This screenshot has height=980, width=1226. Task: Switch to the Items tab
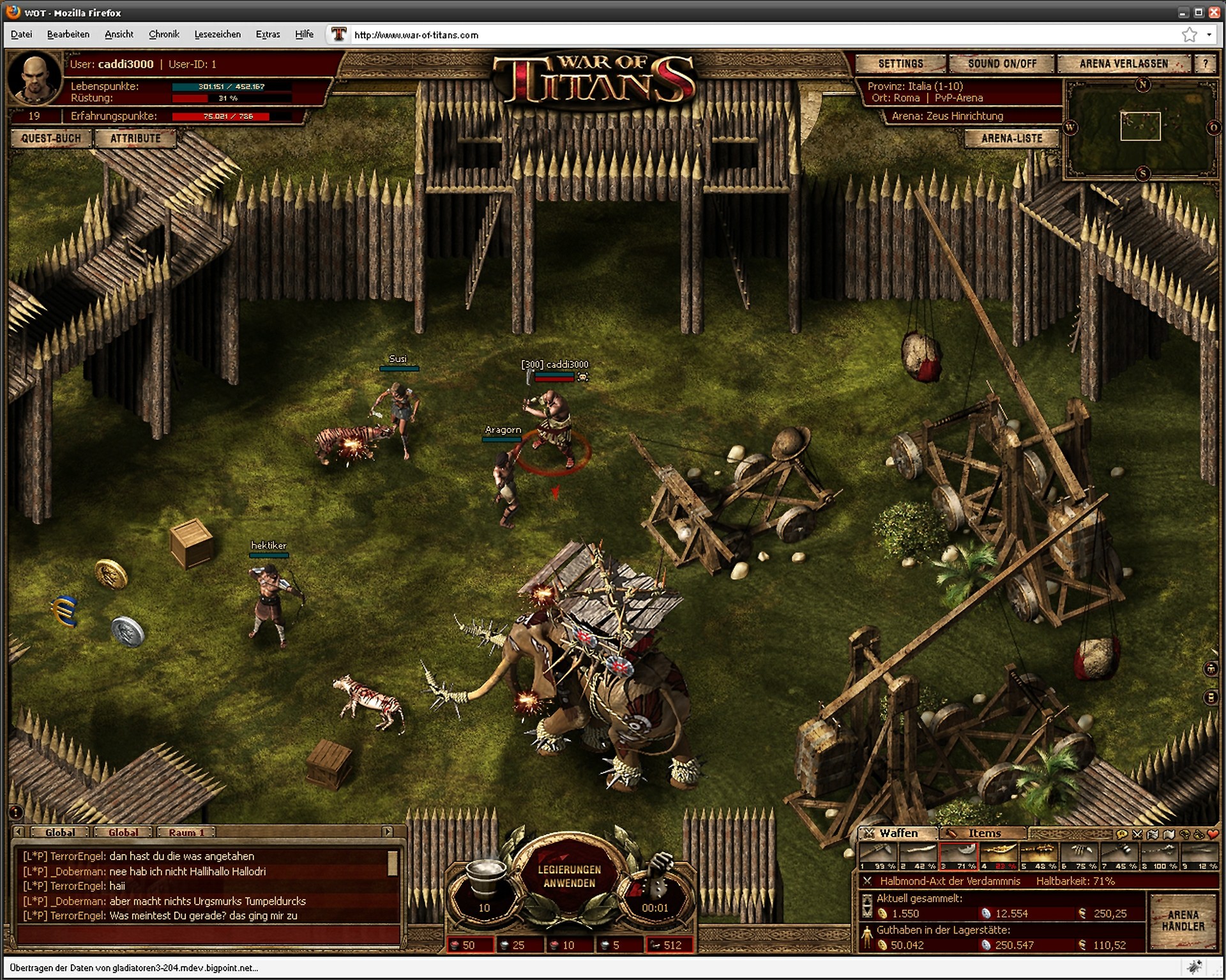pos(983,833)
